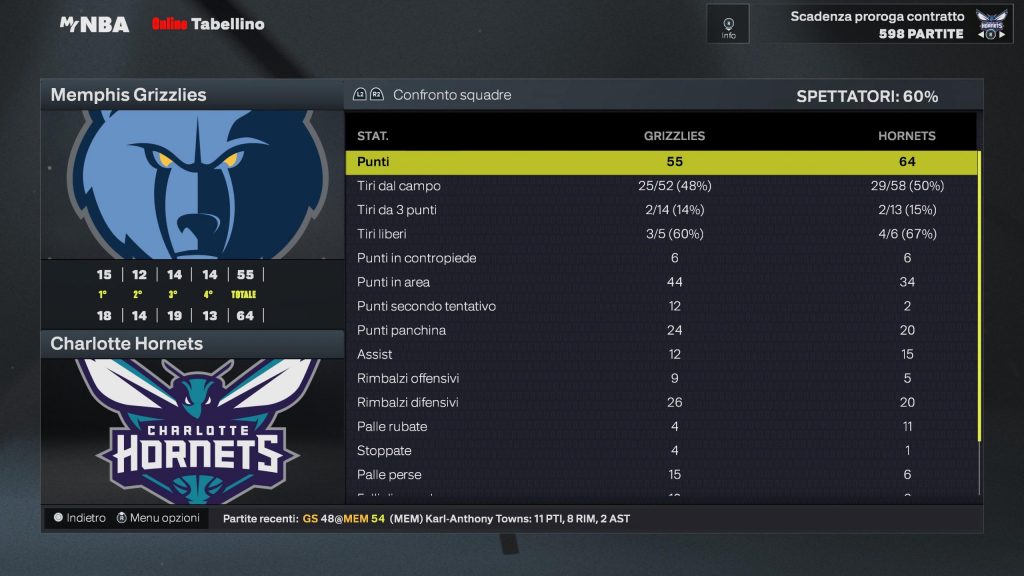This screenshot has width=1024, height=576.
Task: Click the stats list scrollbar
Action: pos(980,300)
